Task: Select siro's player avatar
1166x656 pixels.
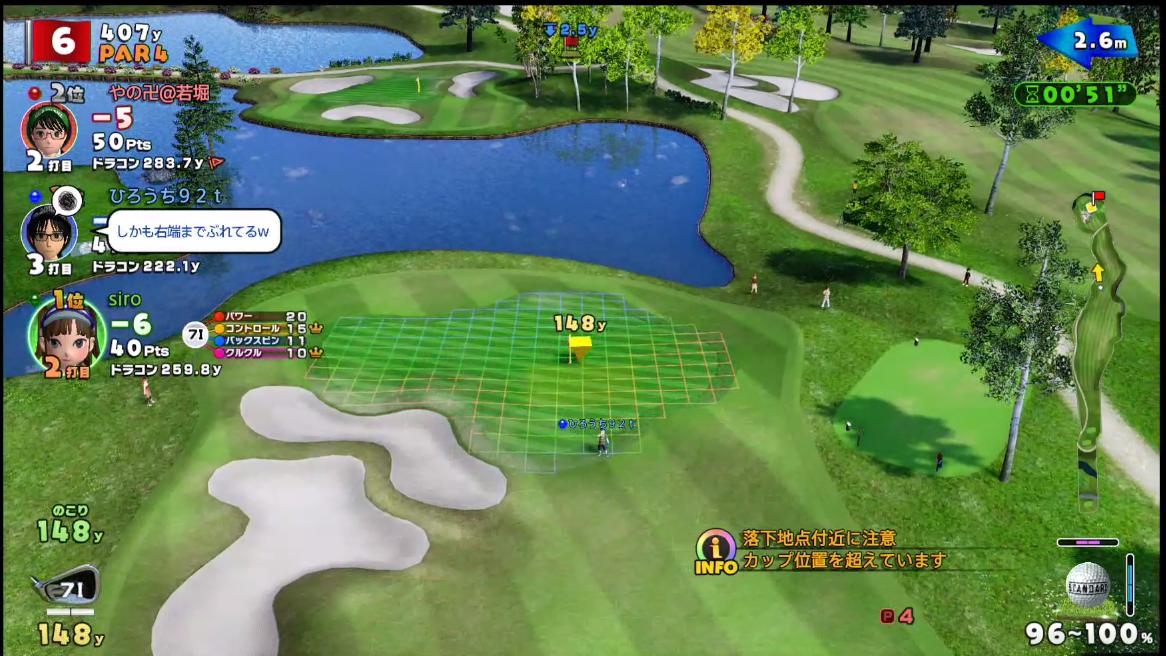Action: [65, 333]
